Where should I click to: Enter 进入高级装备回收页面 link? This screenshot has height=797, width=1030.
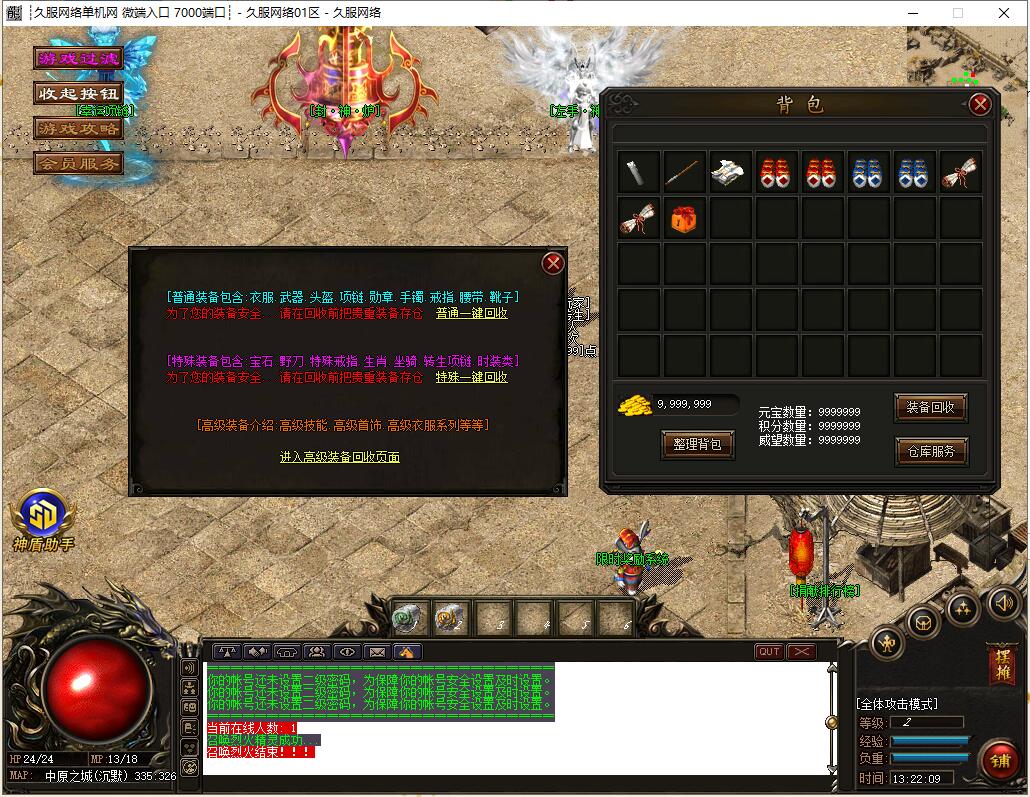click(340, 457)
